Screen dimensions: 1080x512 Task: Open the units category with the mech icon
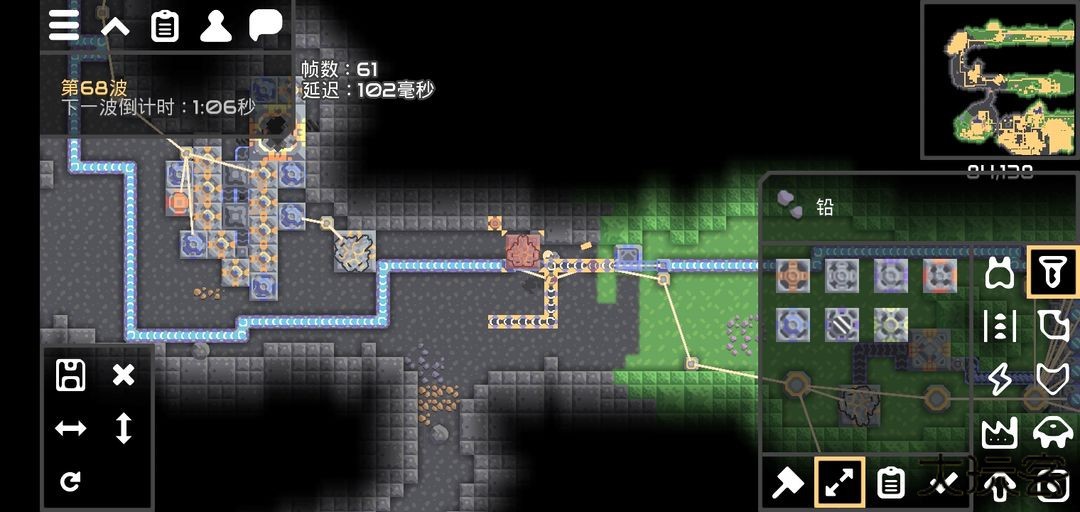coord(1052,432)
